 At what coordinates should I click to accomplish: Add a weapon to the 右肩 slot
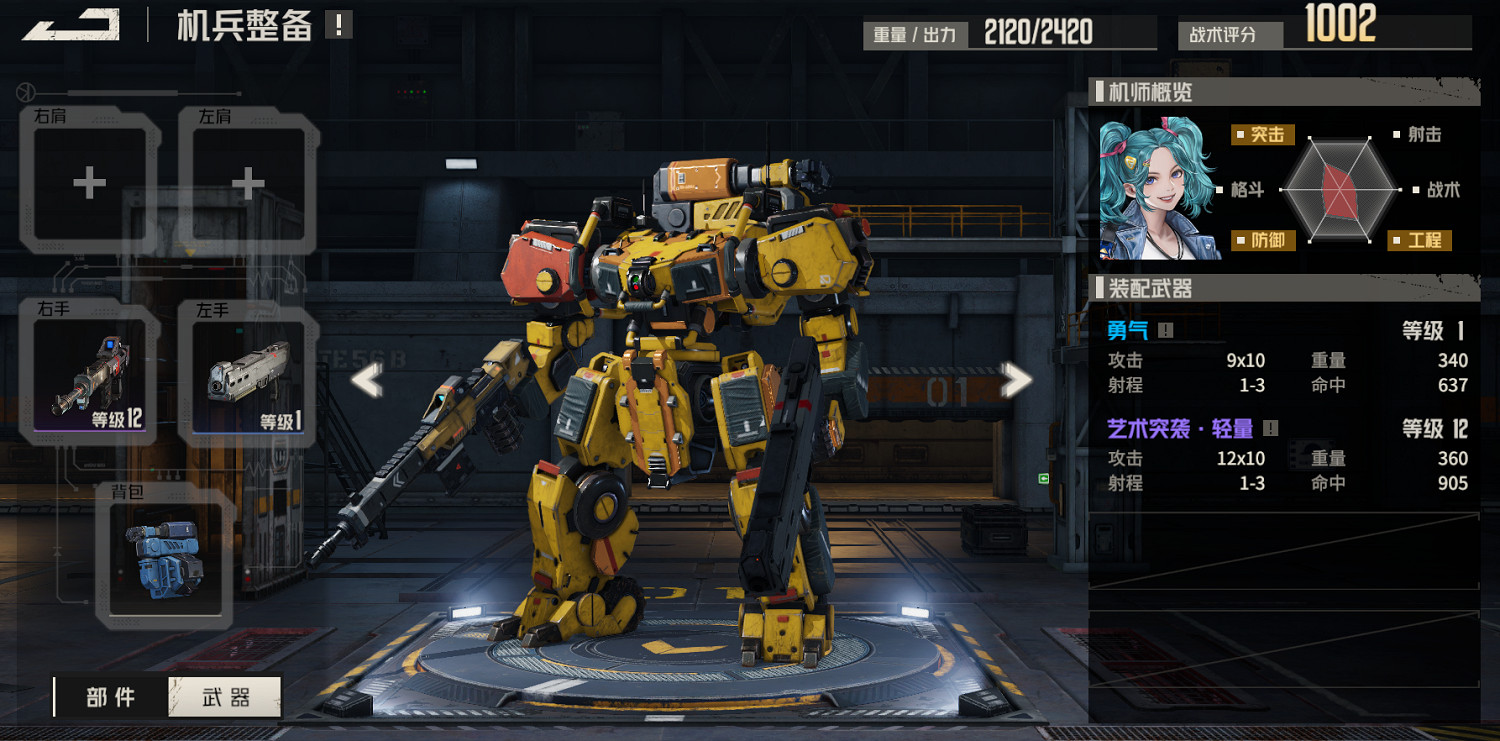tap(90, 183)
